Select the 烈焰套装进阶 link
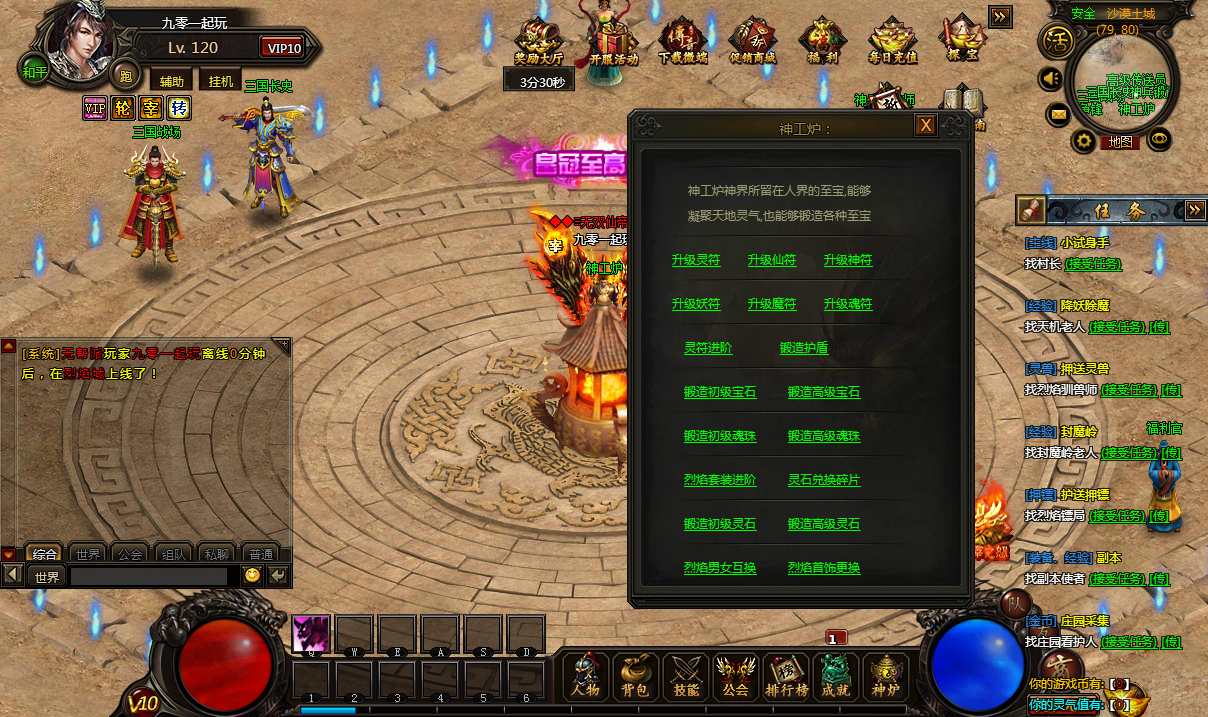Viewport: 1208px width, 717px height. click(720, 481)
